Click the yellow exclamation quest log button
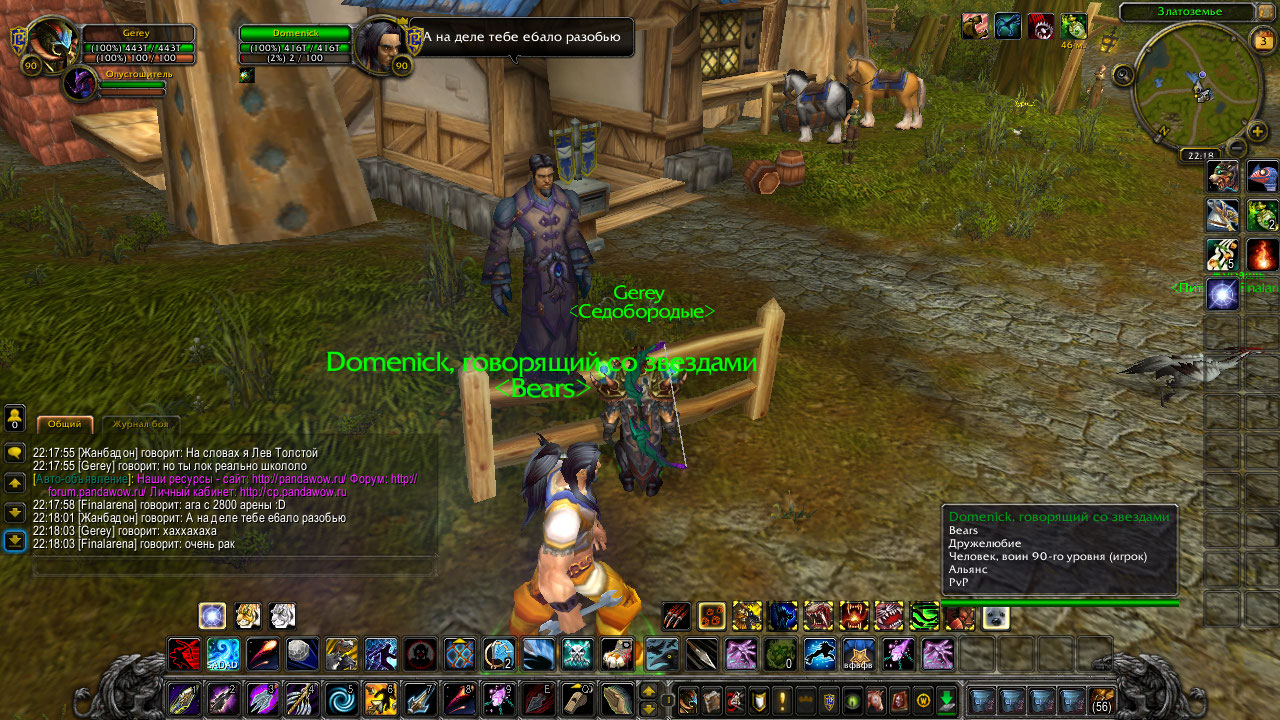The height and width of the screenshot is (720, 1280). (x=782, y=700)
